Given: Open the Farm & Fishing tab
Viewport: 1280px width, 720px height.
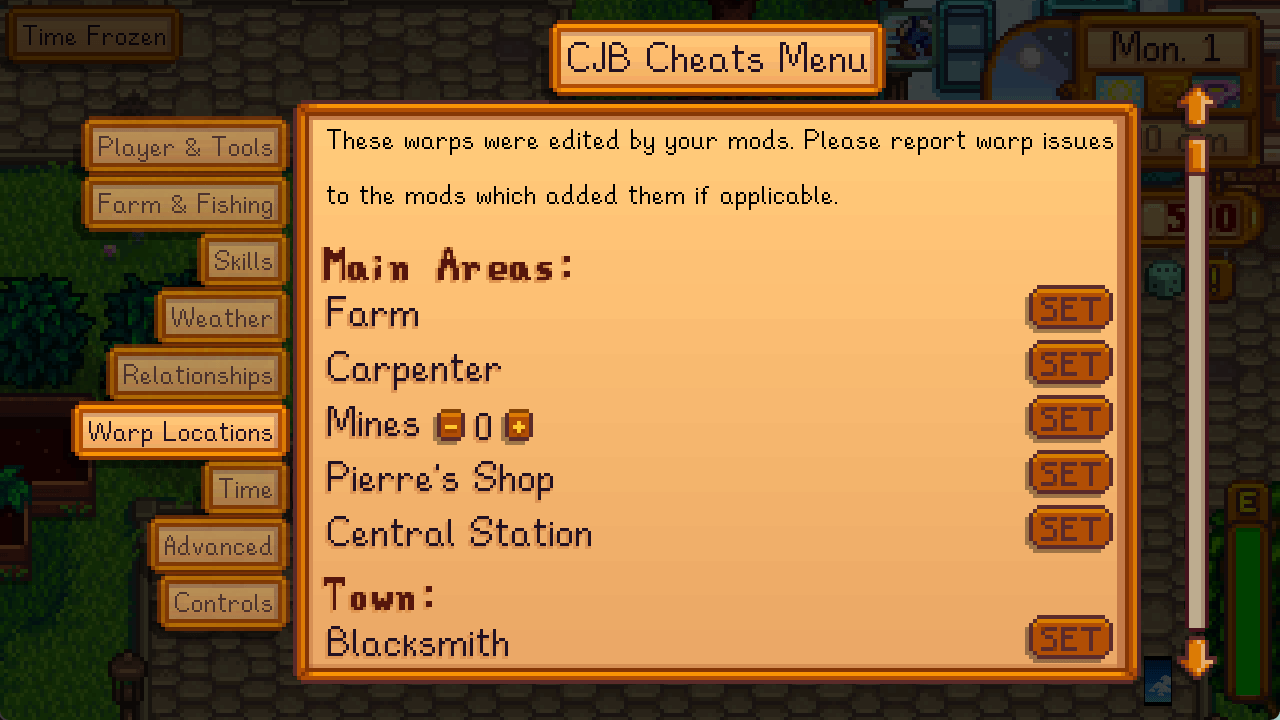Looking at the screenshot, I should point(185,204).
